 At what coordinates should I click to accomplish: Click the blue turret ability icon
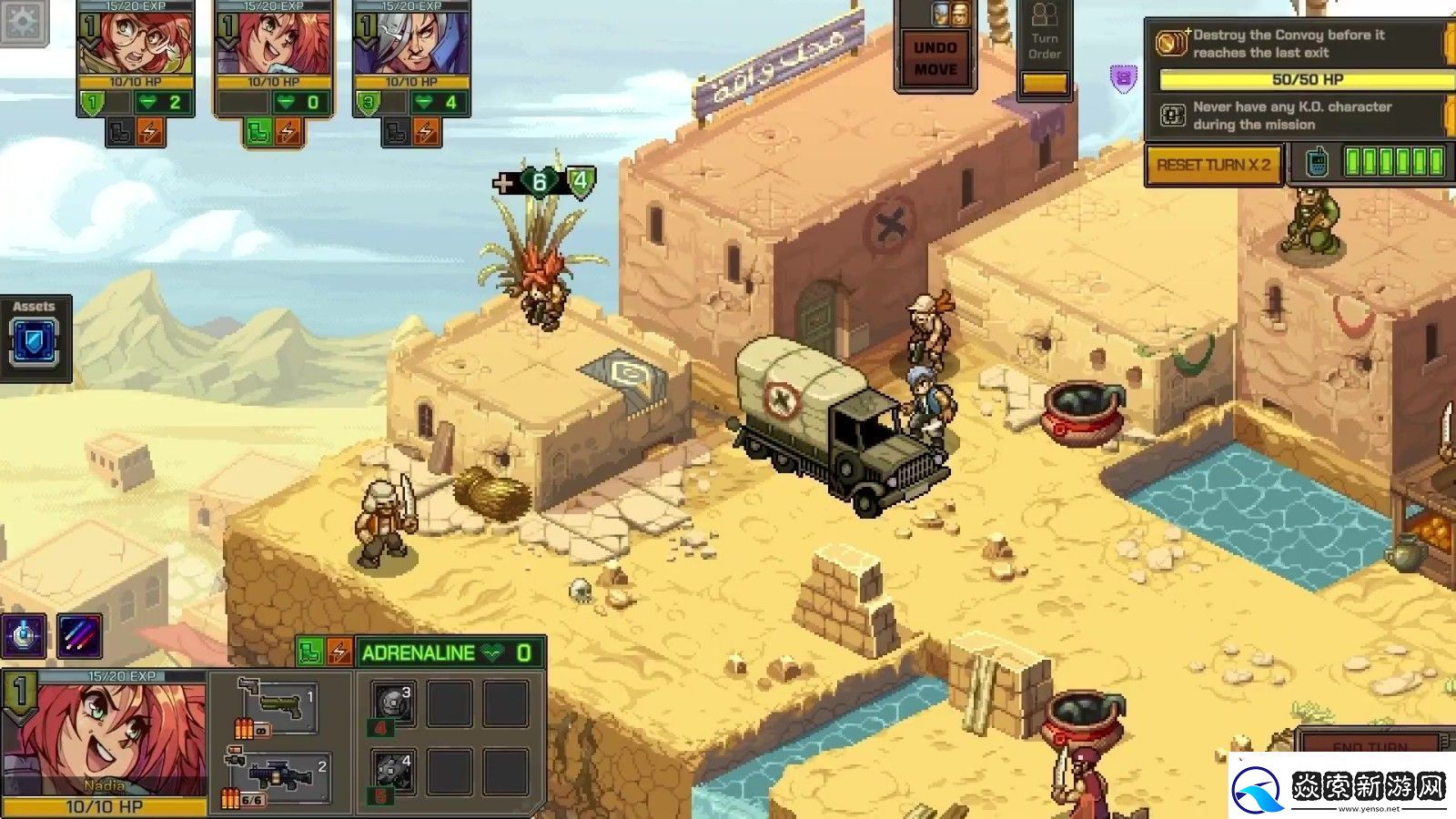25,634
